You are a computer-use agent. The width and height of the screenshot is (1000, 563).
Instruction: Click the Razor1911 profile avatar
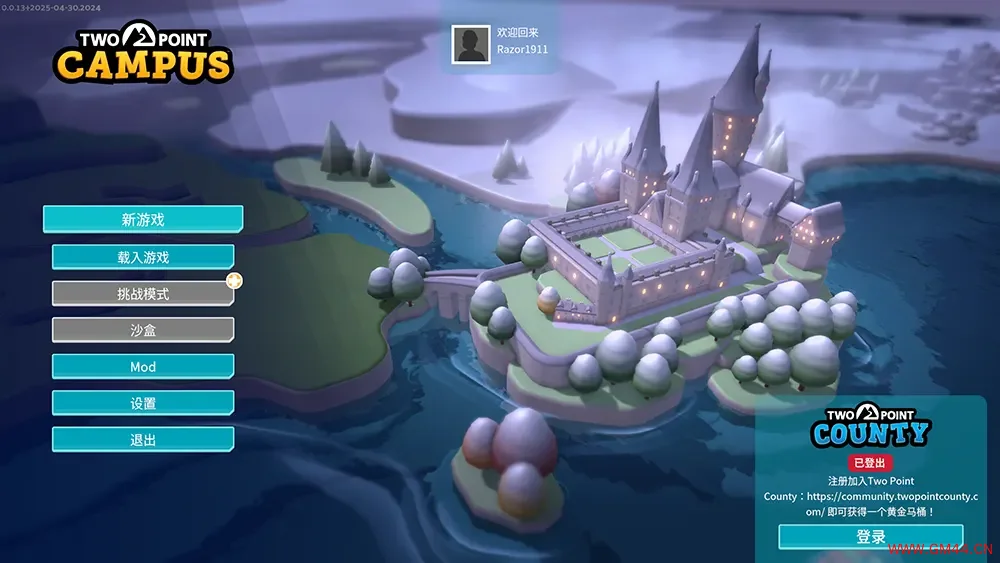point(470,44)
